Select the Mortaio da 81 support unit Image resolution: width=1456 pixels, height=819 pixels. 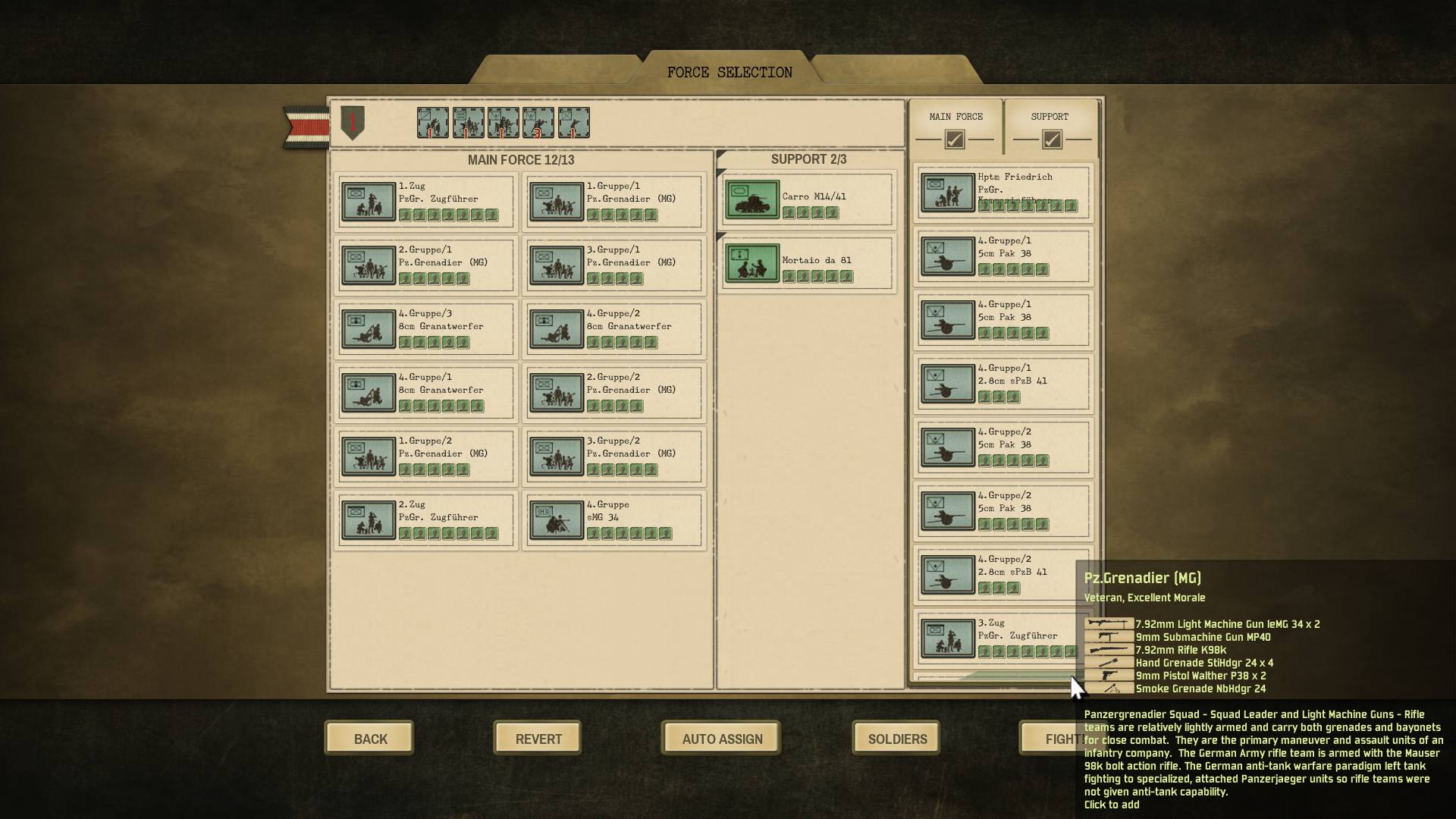click(x=808, y=265)
